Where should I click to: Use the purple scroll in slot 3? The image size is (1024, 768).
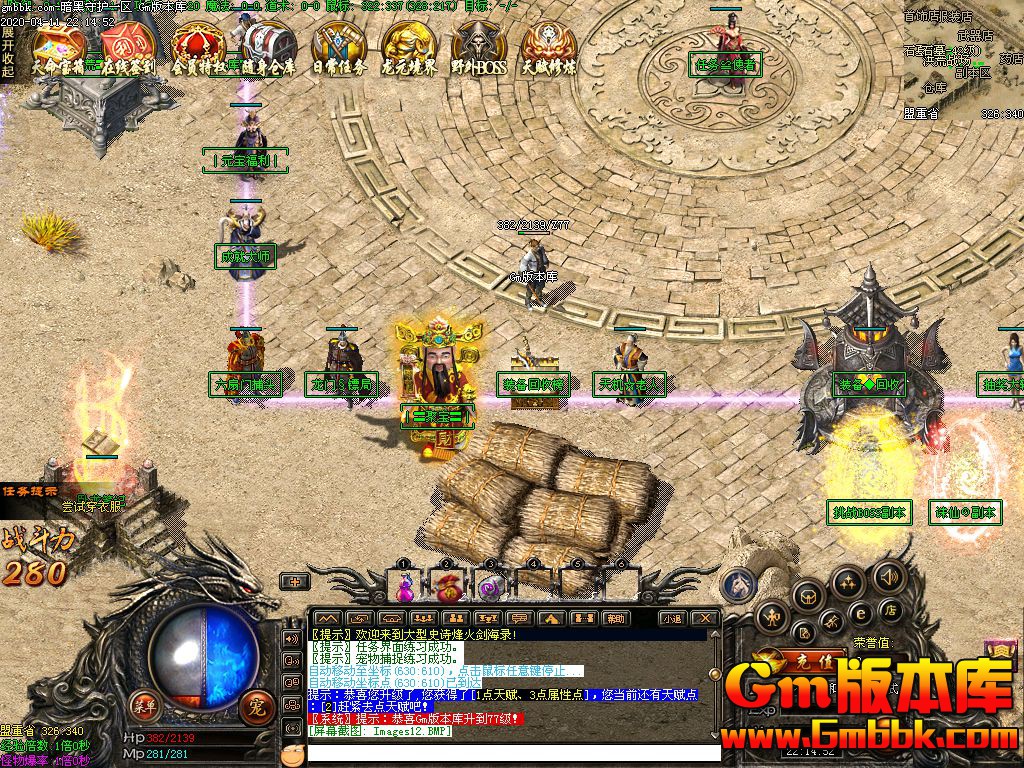(489, 584)
